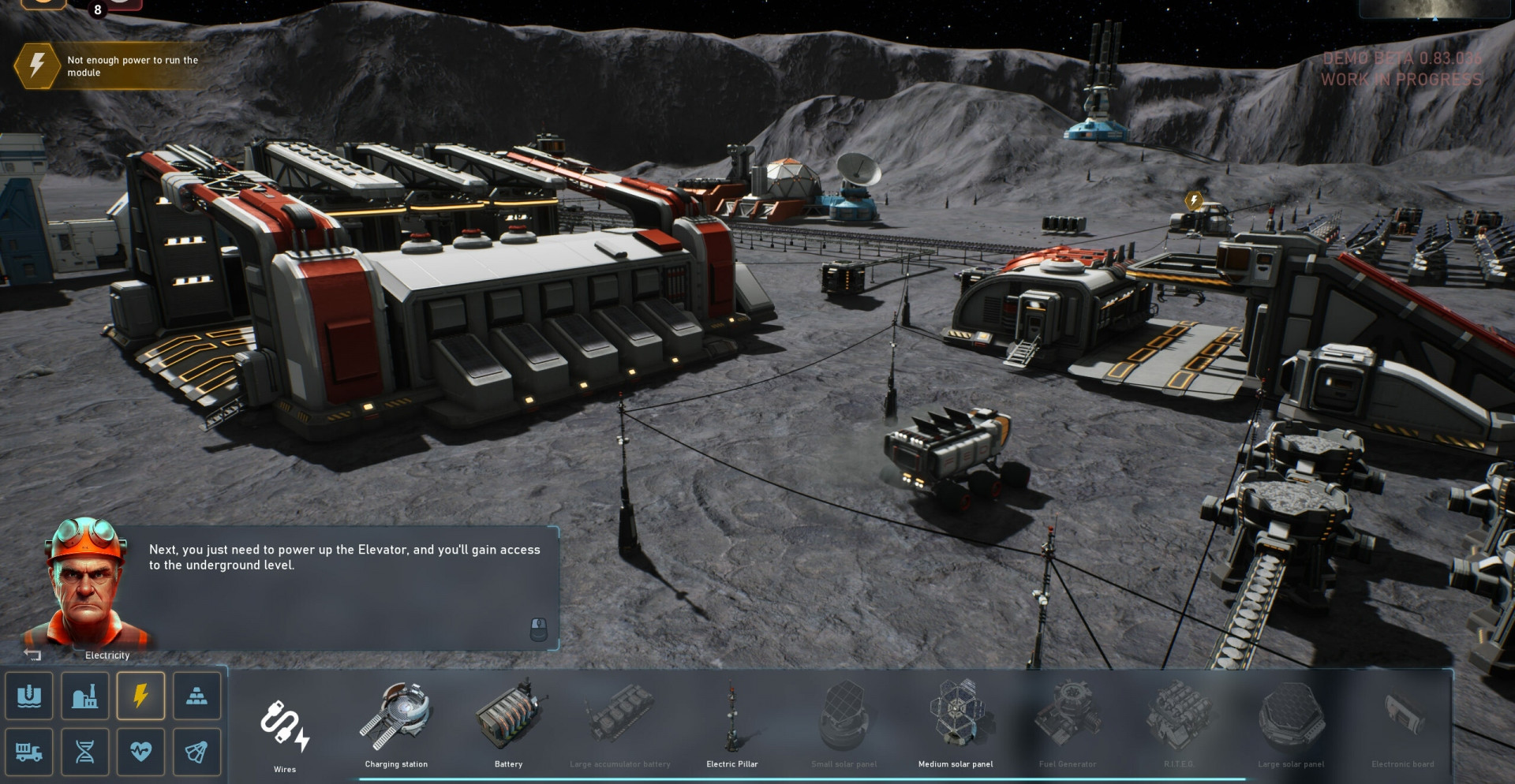Open the stacked ingots resources category
Image resolution: width=1515 pixels, height=784 pixels.
click(x=196, y=696)
